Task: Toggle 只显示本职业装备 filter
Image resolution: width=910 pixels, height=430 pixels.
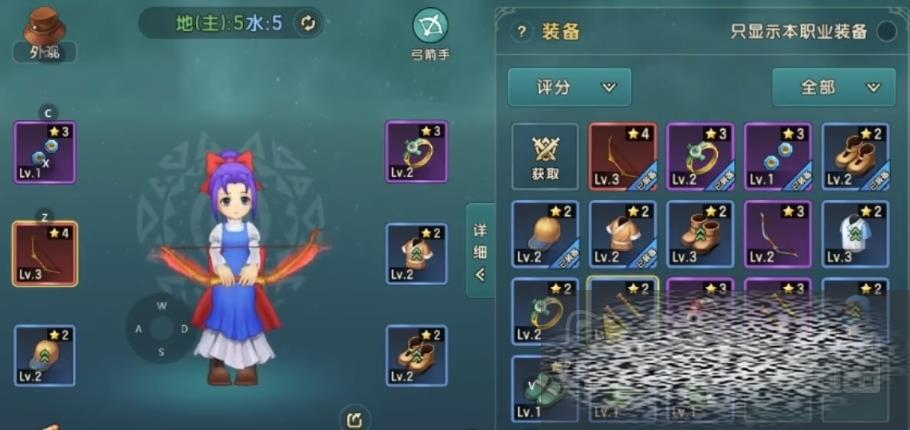Action: [x=886, y=31]
